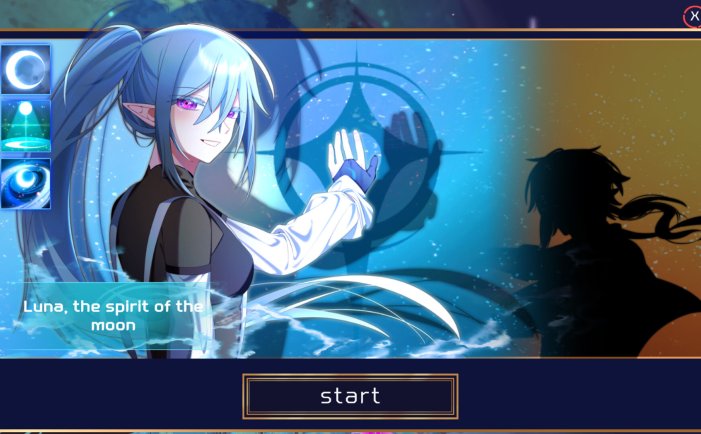Viewport: 701px width, 434px height.
Task: Inspect the blue swirling vortex skill icon
Action: pyautogui.click(x=25, y=183)
